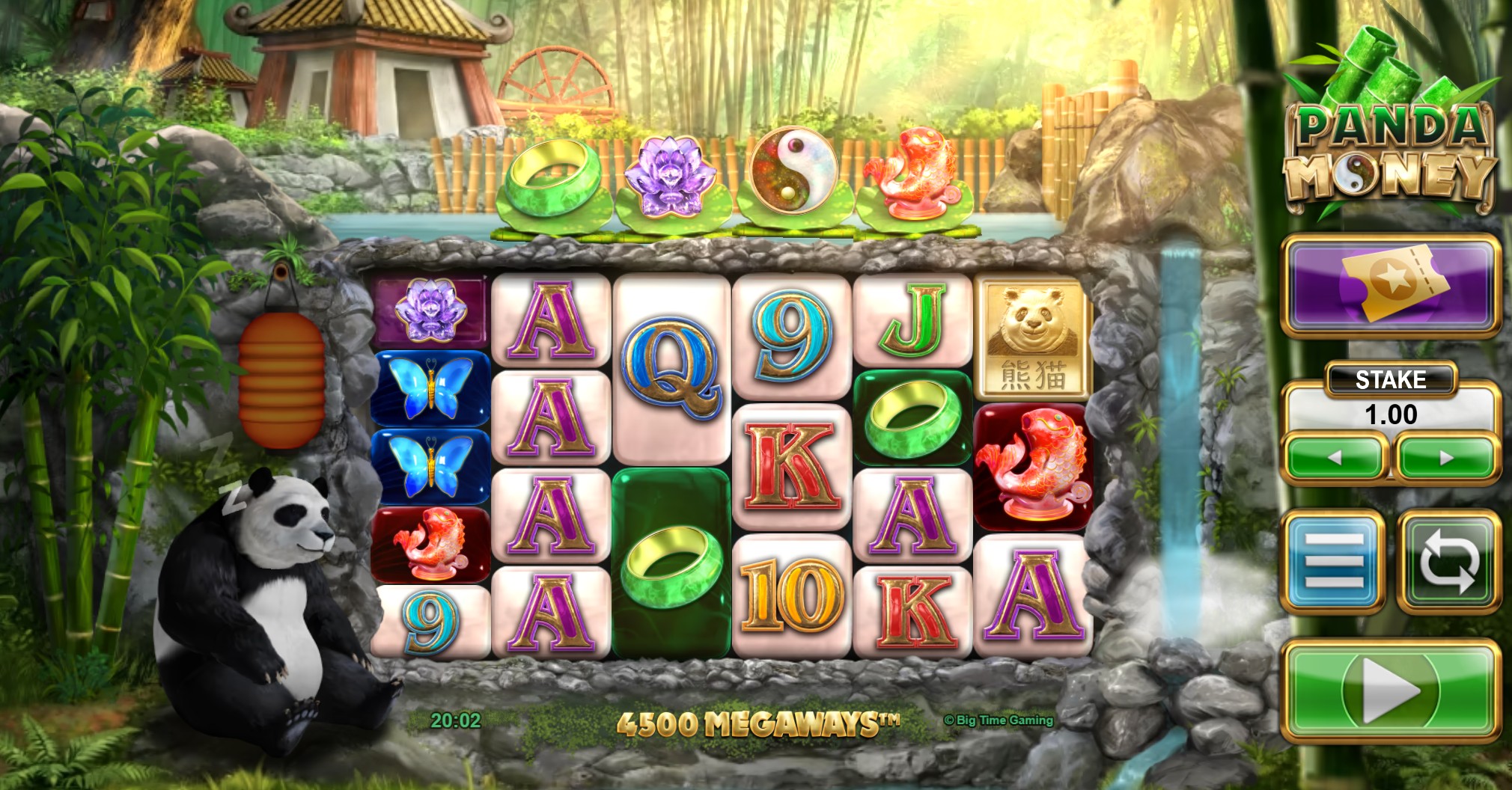1512x790 pixels.
Task: Enable autoplay with the circular arrows button
Action: click(1449, 560)
